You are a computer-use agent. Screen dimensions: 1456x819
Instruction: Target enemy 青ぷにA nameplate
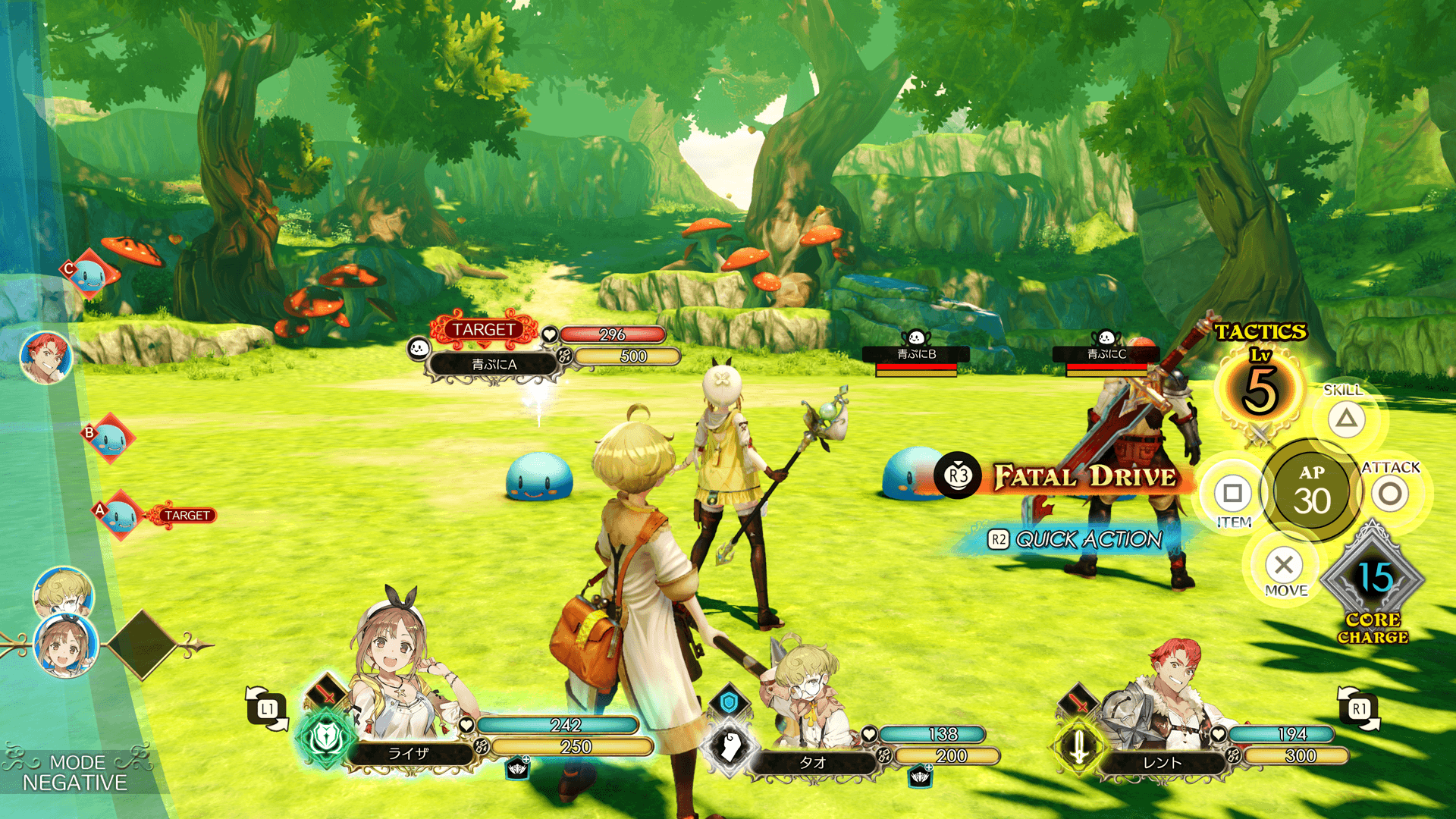494,365
